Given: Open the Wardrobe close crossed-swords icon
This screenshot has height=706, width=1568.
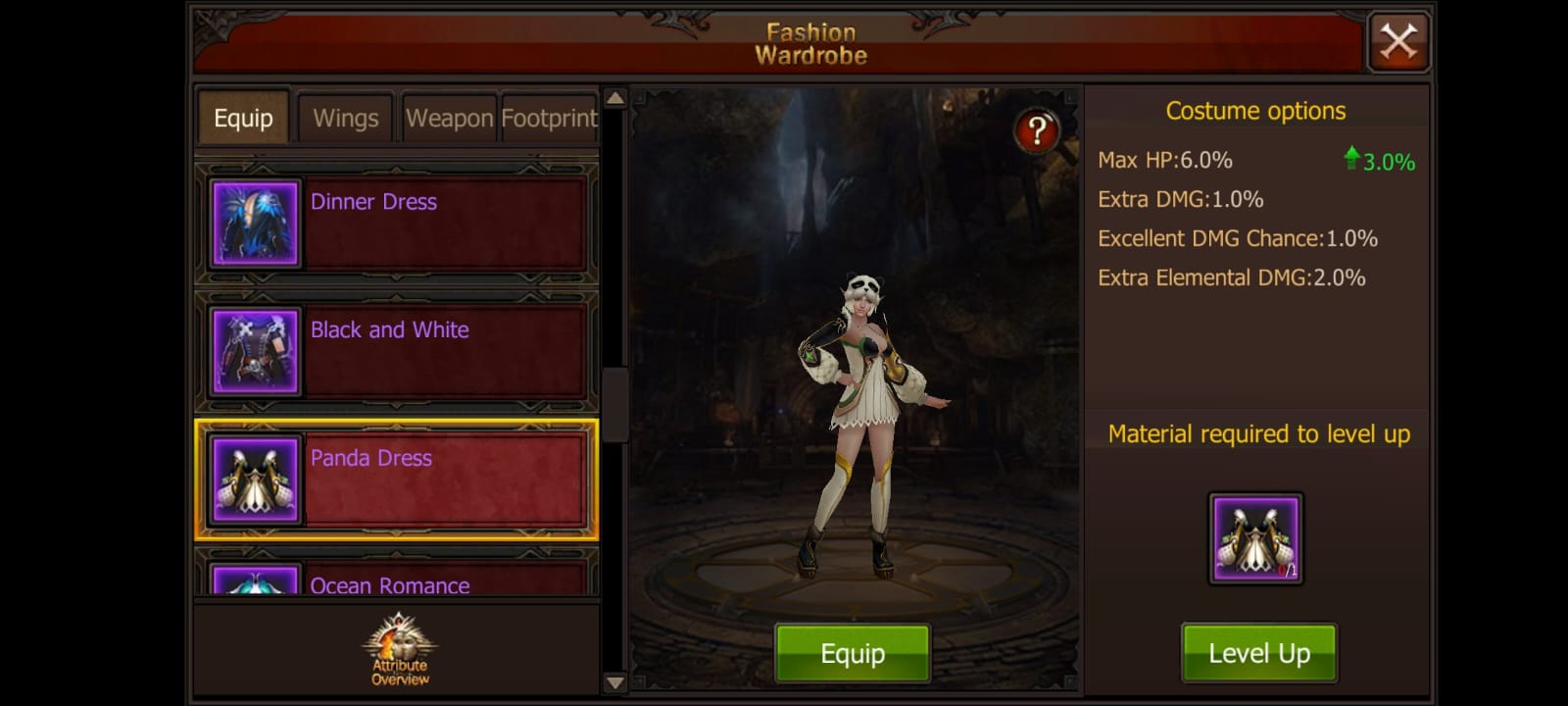Looking at the screenshot, I should coord(1398,41).
